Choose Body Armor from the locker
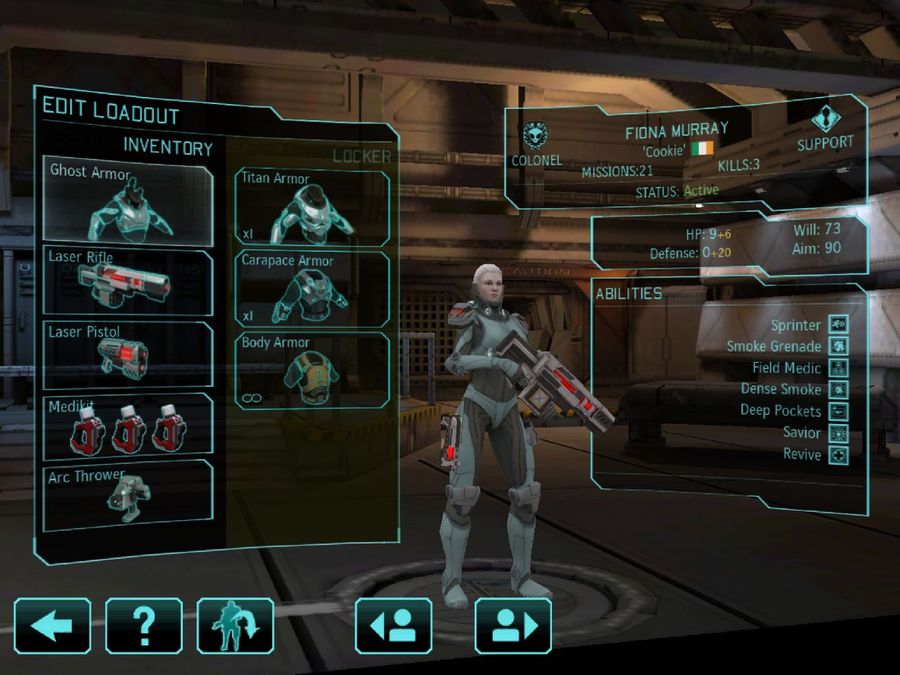 [x=312, y=370]
